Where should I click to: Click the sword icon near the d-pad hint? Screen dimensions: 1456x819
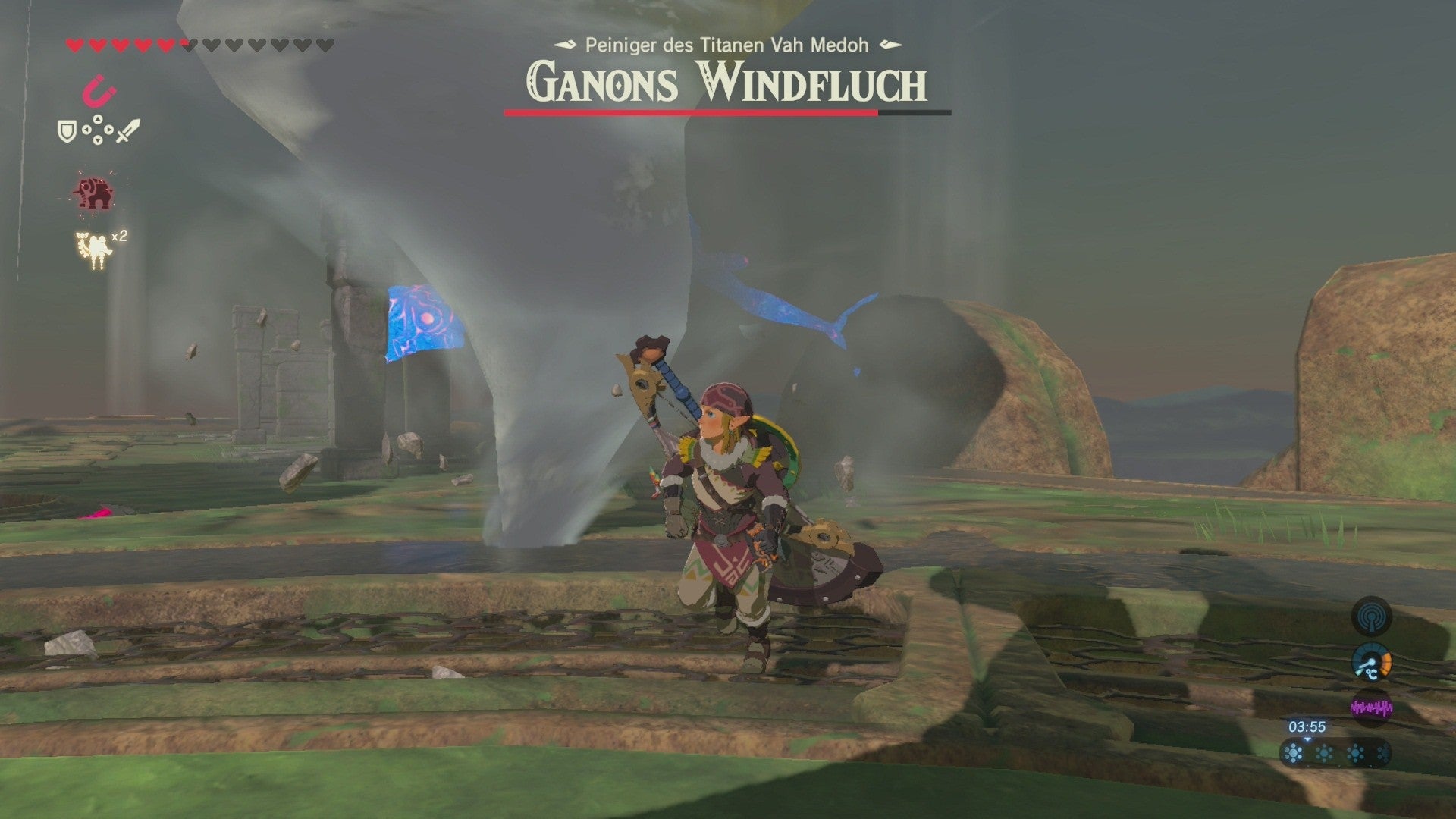click(x=127, y=130)
